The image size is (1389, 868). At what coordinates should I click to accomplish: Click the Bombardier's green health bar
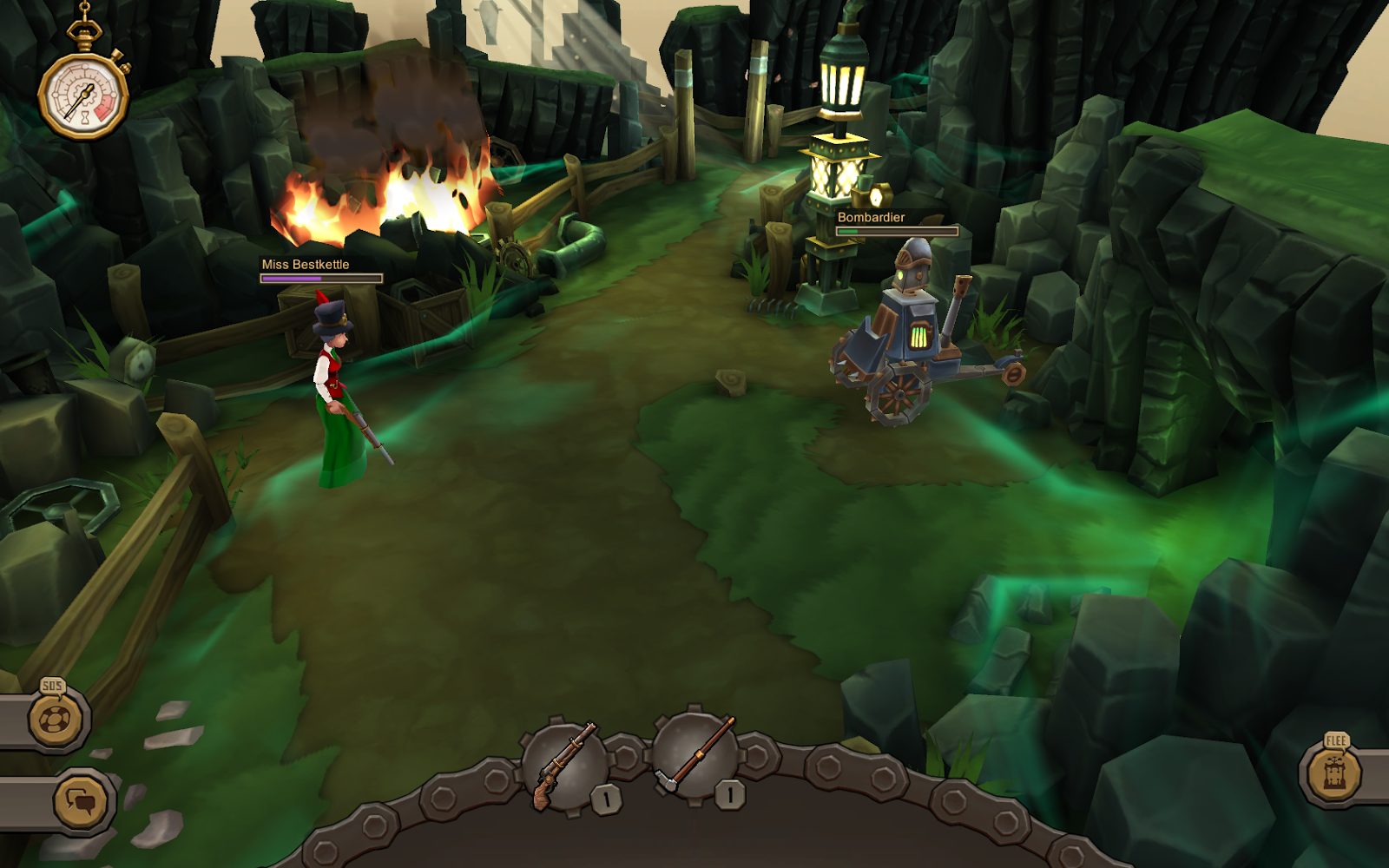coord(899,232)
